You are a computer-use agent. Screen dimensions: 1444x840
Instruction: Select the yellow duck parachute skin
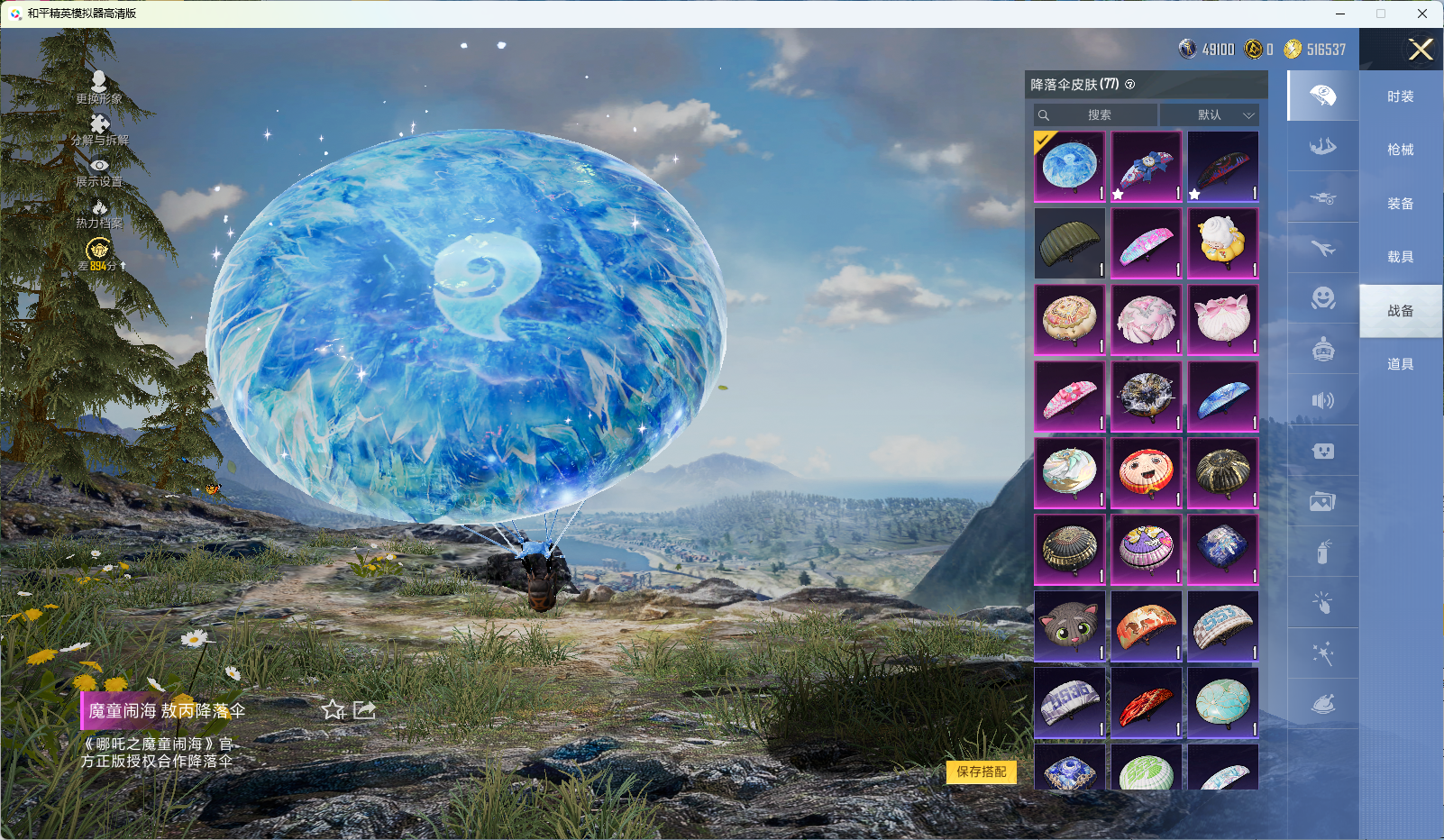pos(1222,243)
